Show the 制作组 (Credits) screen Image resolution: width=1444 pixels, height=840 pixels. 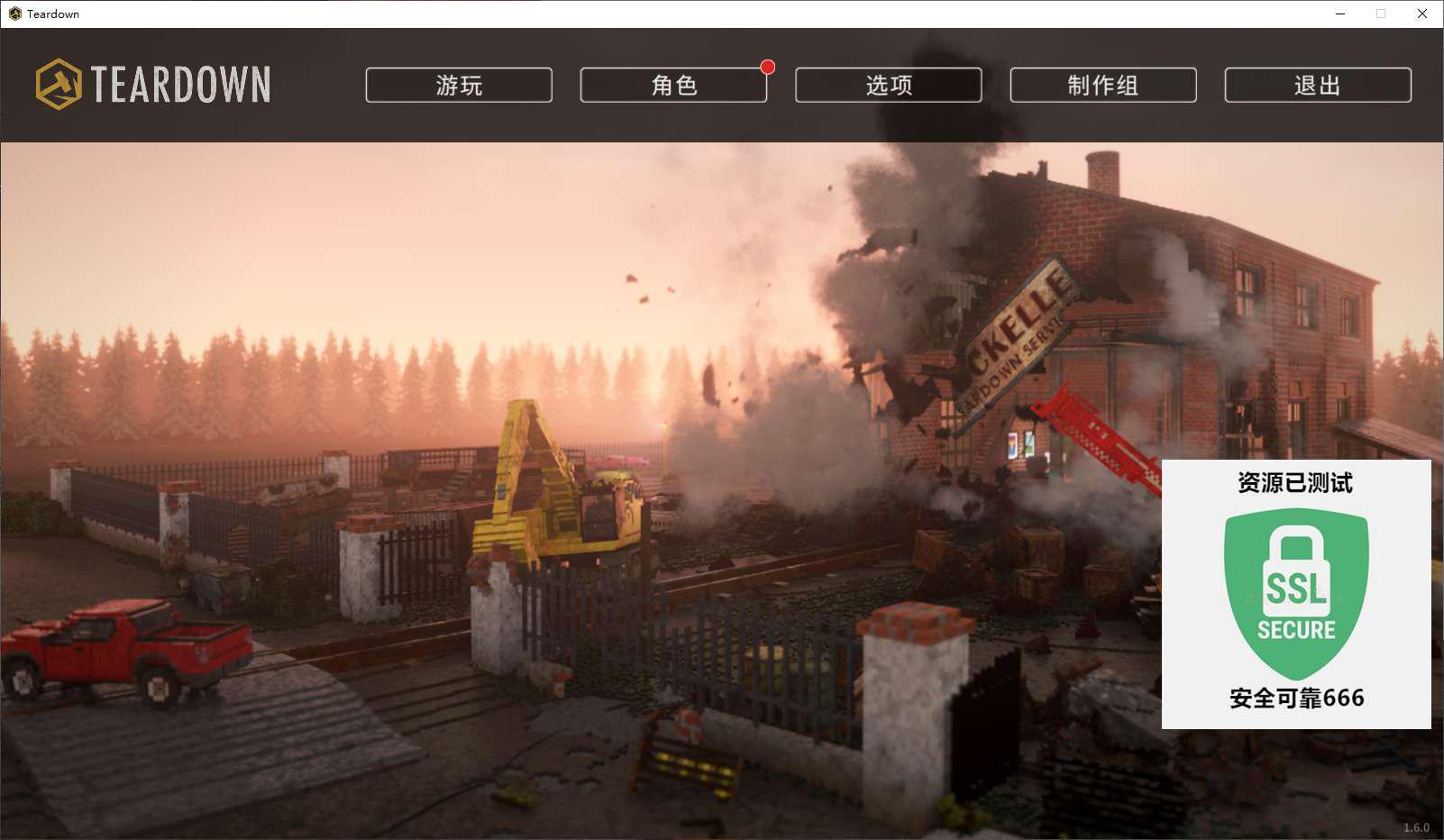tap(1102, 85)
